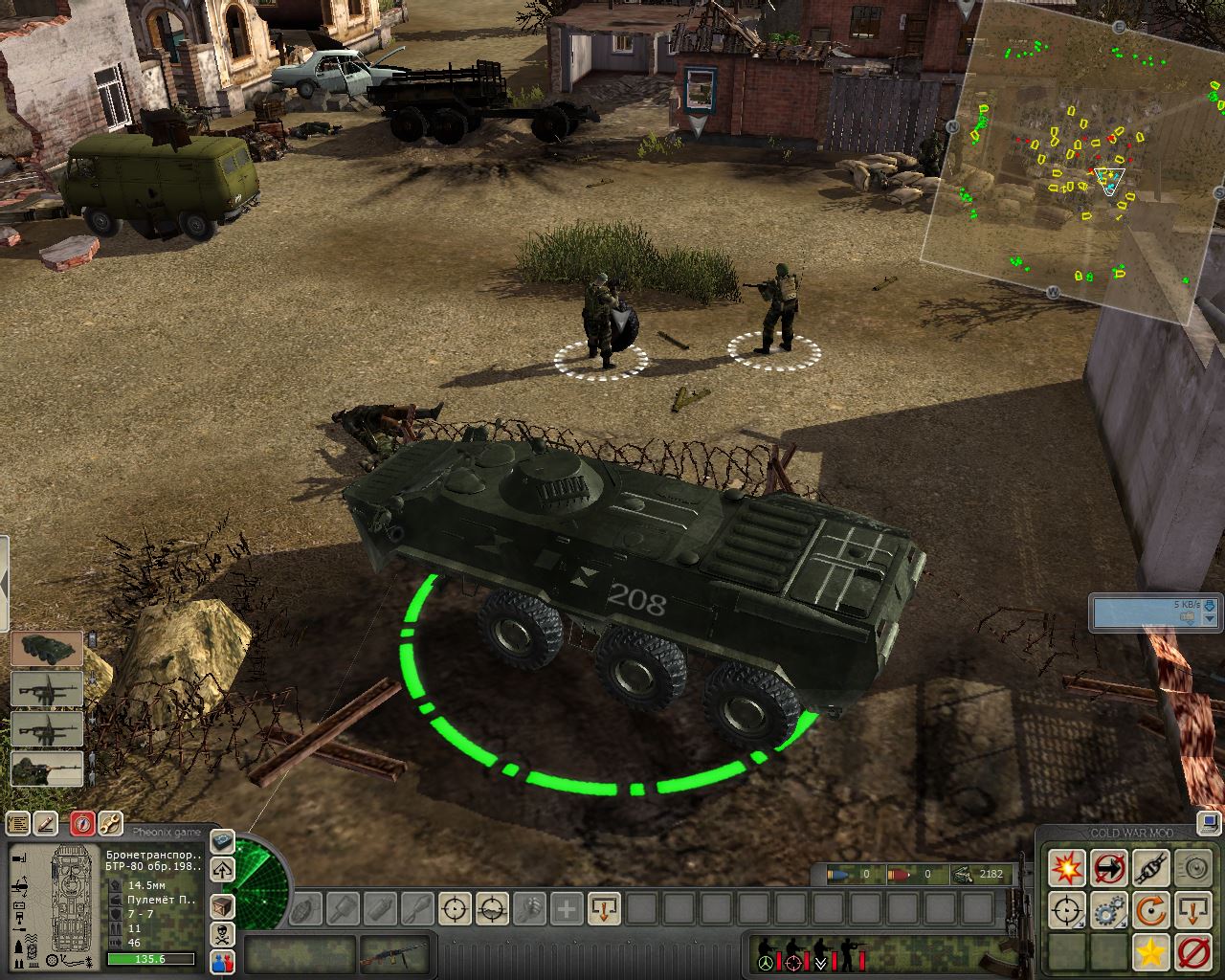Image resolution: width=1225 pixels, height=980 pixels.
Task: Click the gears repair command icon
Action: coord(1108,910)
